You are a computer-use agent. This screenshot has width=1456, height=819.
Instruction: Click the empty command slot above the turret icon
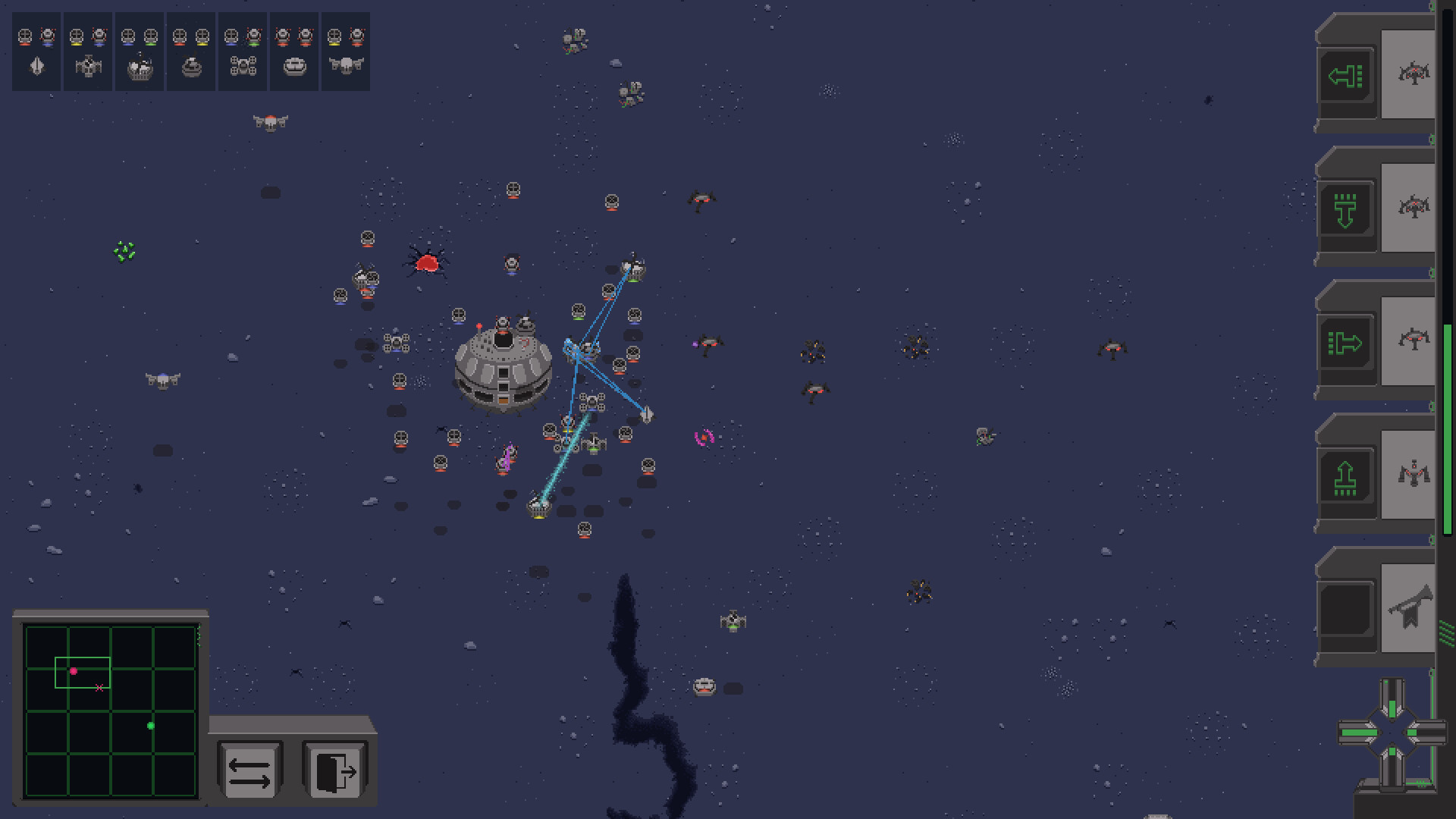click(1348, 610)
